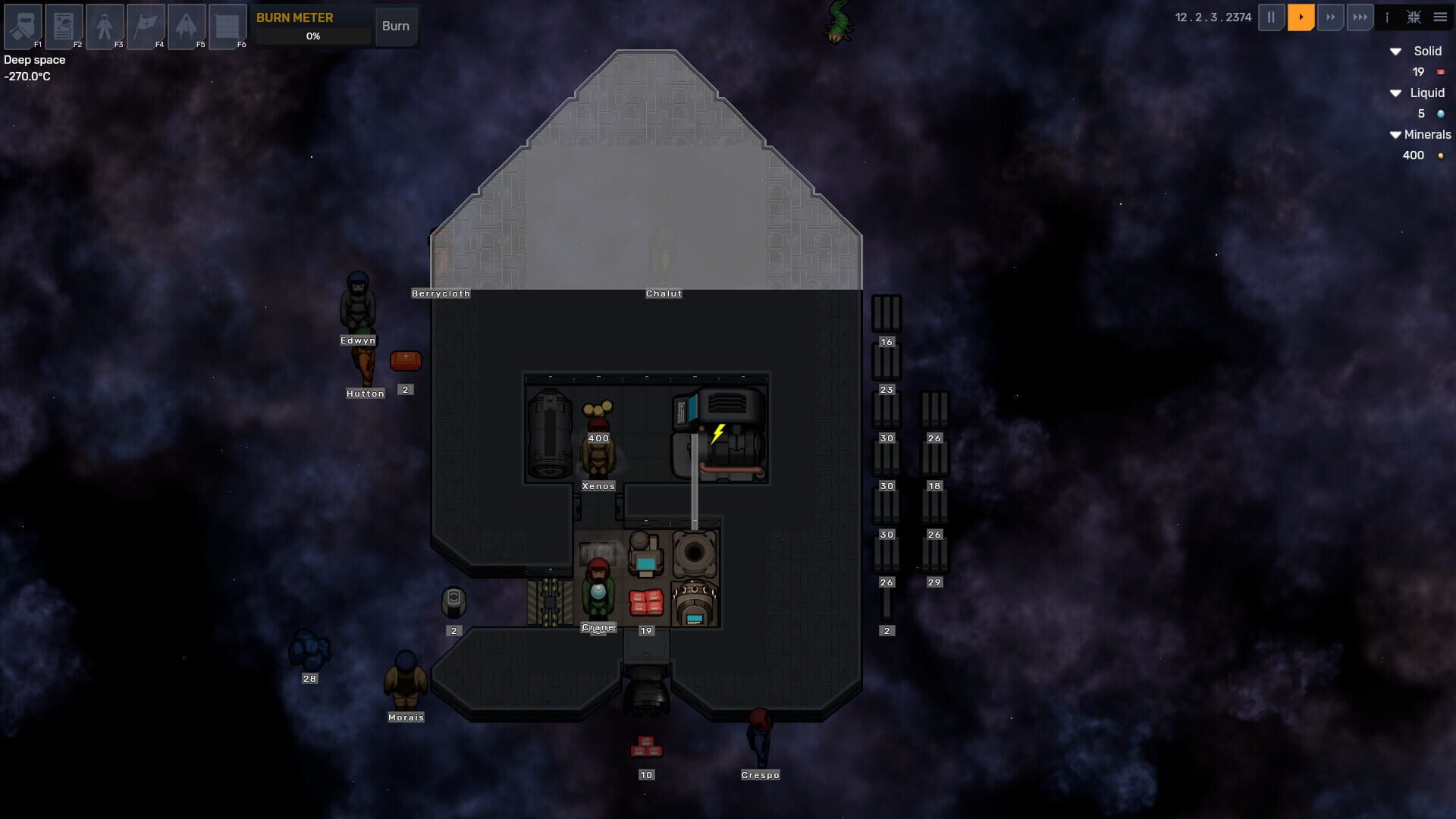Click the center-view arrows icon
This screenshot has height=819, width=1456.
[1414, 17]
